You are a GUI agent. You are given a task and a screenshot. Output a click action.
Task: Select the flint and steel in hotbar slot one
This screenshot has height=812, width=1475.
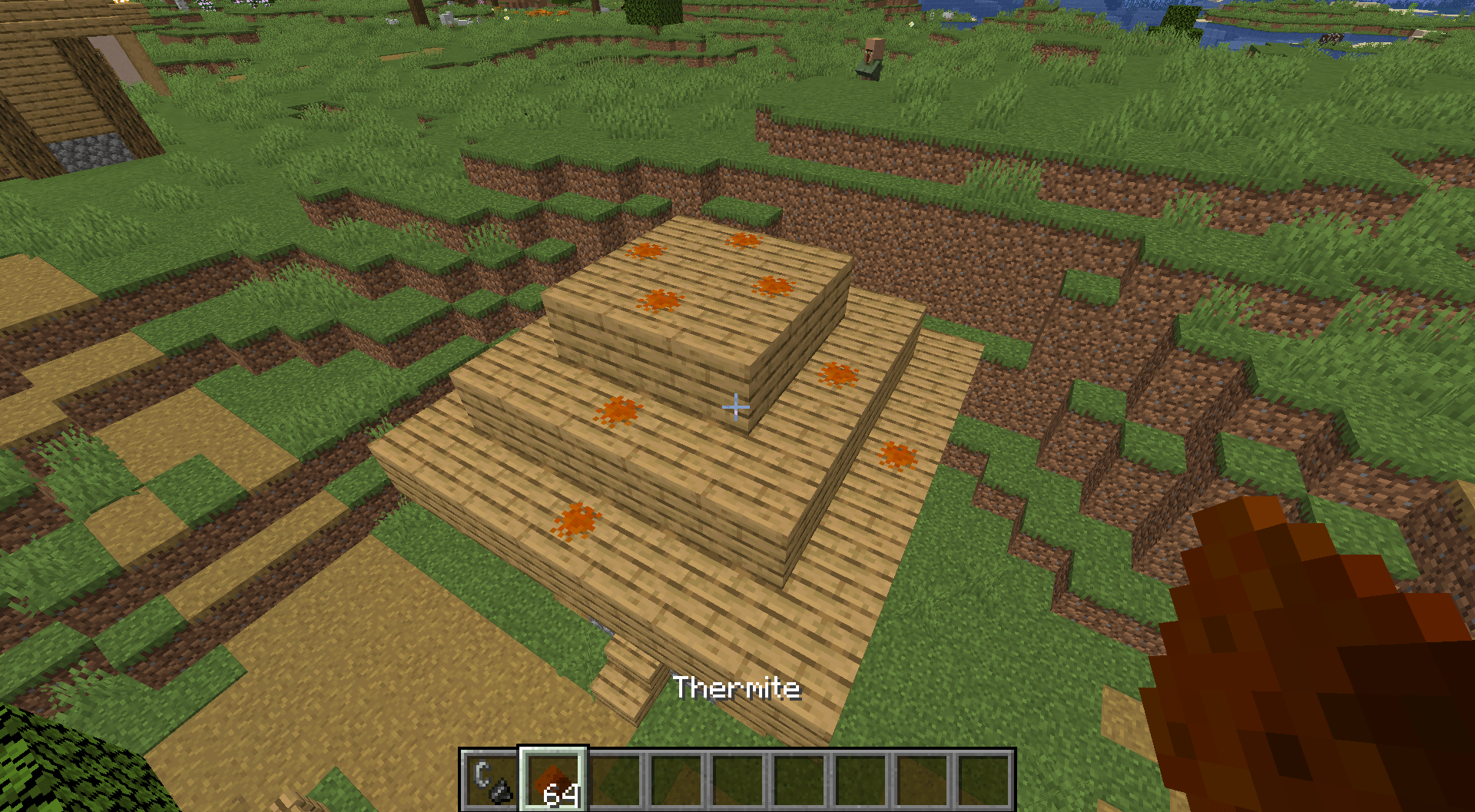coord(490,777)
